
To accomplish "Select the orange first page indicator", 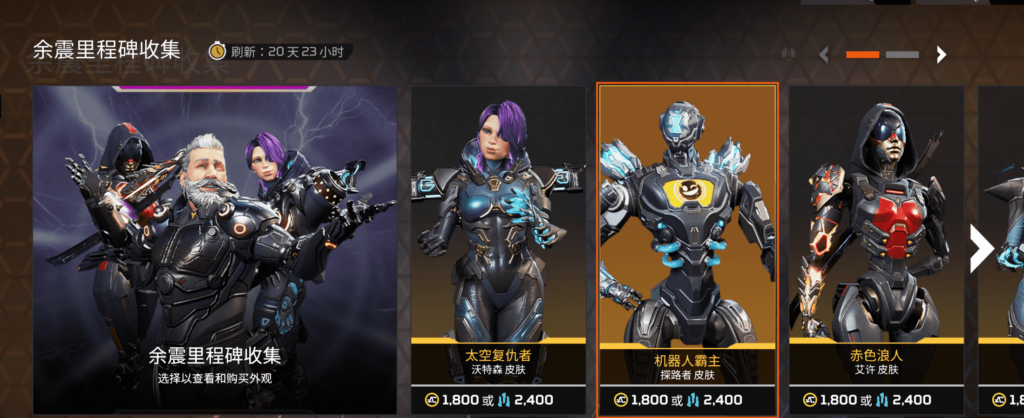I will pyautogui.click(x=863, y=55).
